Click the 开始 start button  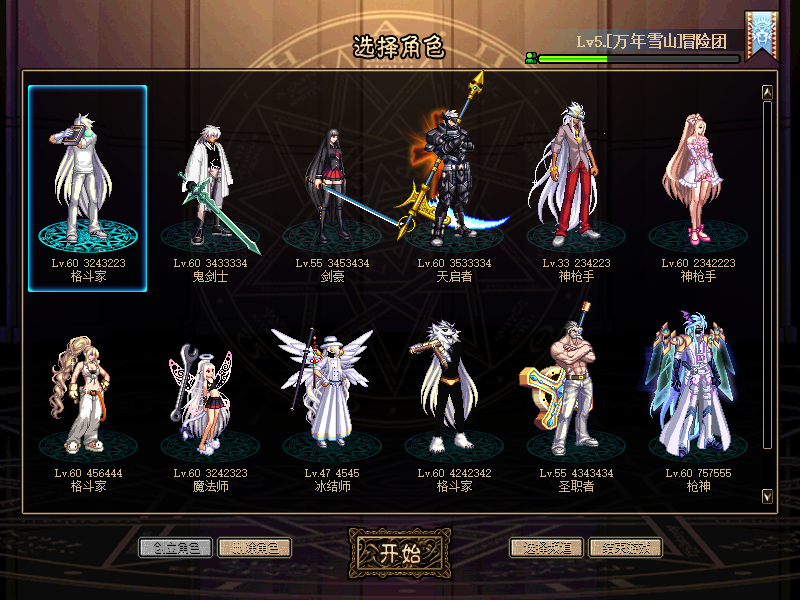(399, 555)
